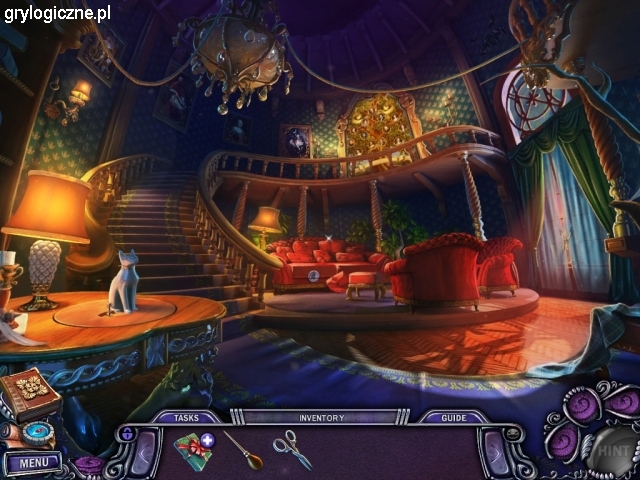Image resolution: width=640 pixels, height=480 pixels.
Task: Select the awl tool in the inventory
Action: [241, 451]
